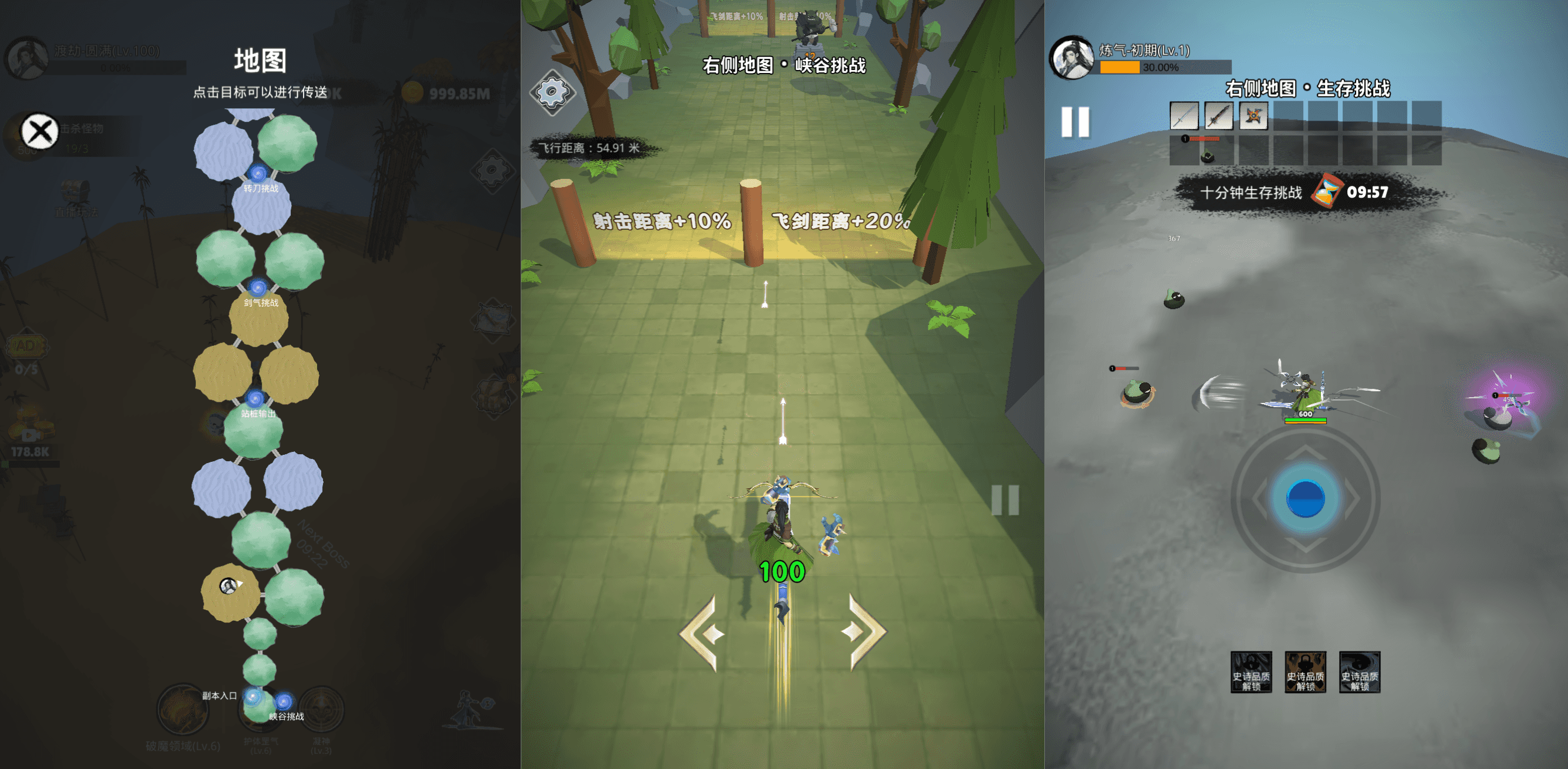Pause the survival challenge
The image size is (1568, 769).
(1075, 122)
